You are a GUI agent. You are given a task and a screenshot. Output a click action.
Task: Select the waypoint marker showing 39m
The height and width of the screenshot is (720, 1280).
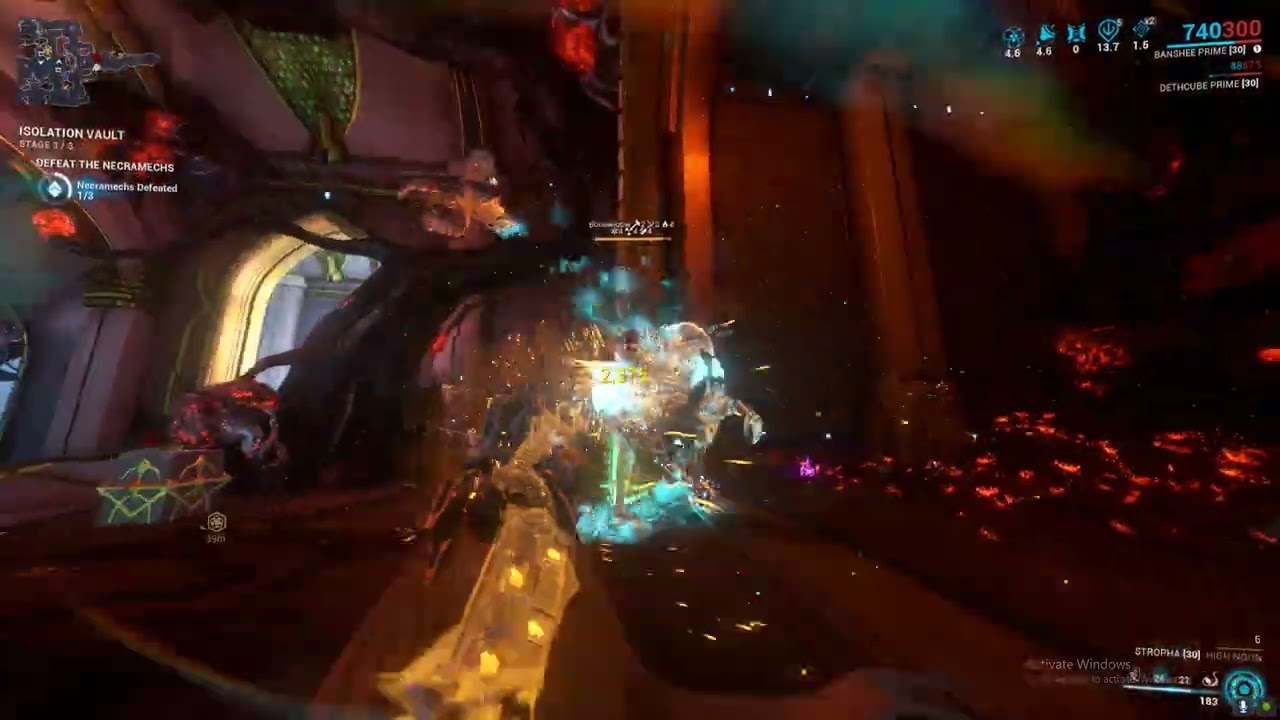[x=216, y=523]
